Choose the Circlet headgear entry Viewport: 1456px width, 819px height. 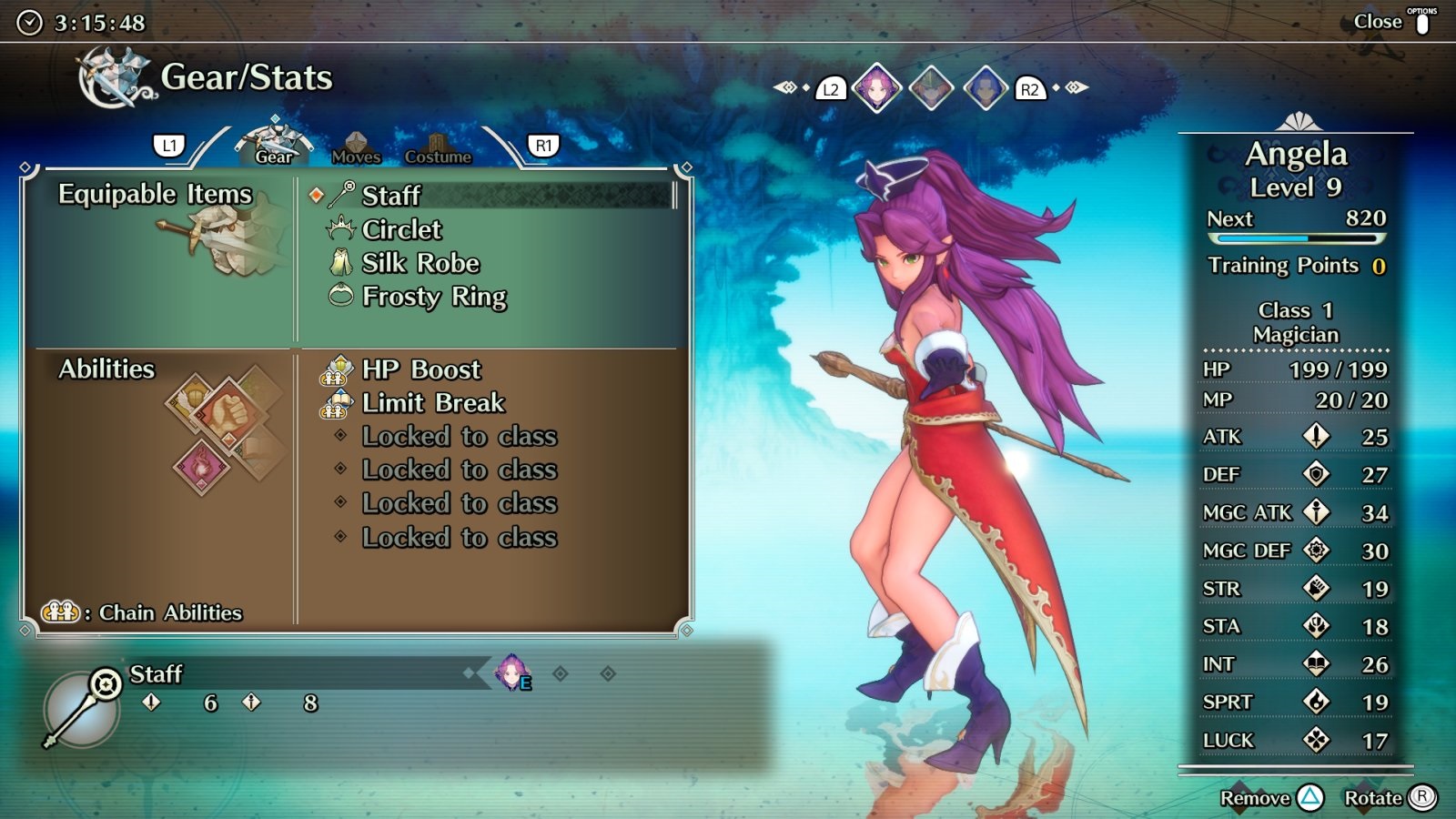(x=401, y=229)
